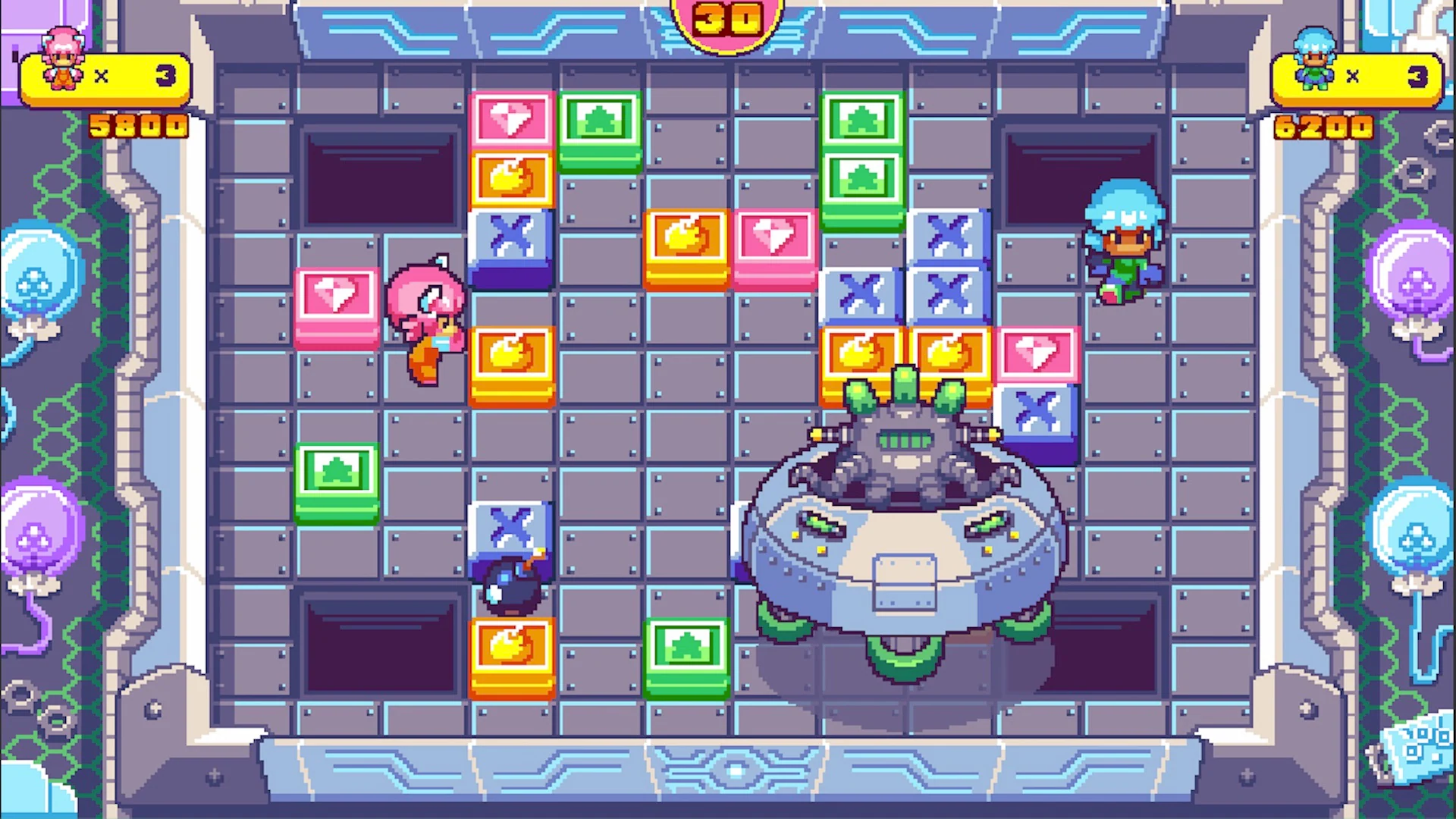Image resolution: width=1456 pixels, height=819 pixels.
Task: Select the blue-haired player character
Action: tap(1124, 243)
